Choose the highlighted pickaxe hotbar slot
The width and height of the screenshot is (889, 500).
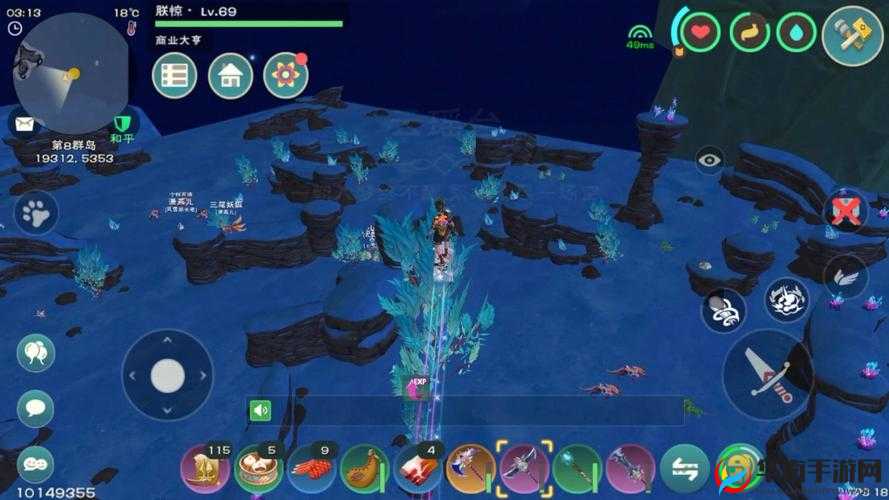(524, 468)
